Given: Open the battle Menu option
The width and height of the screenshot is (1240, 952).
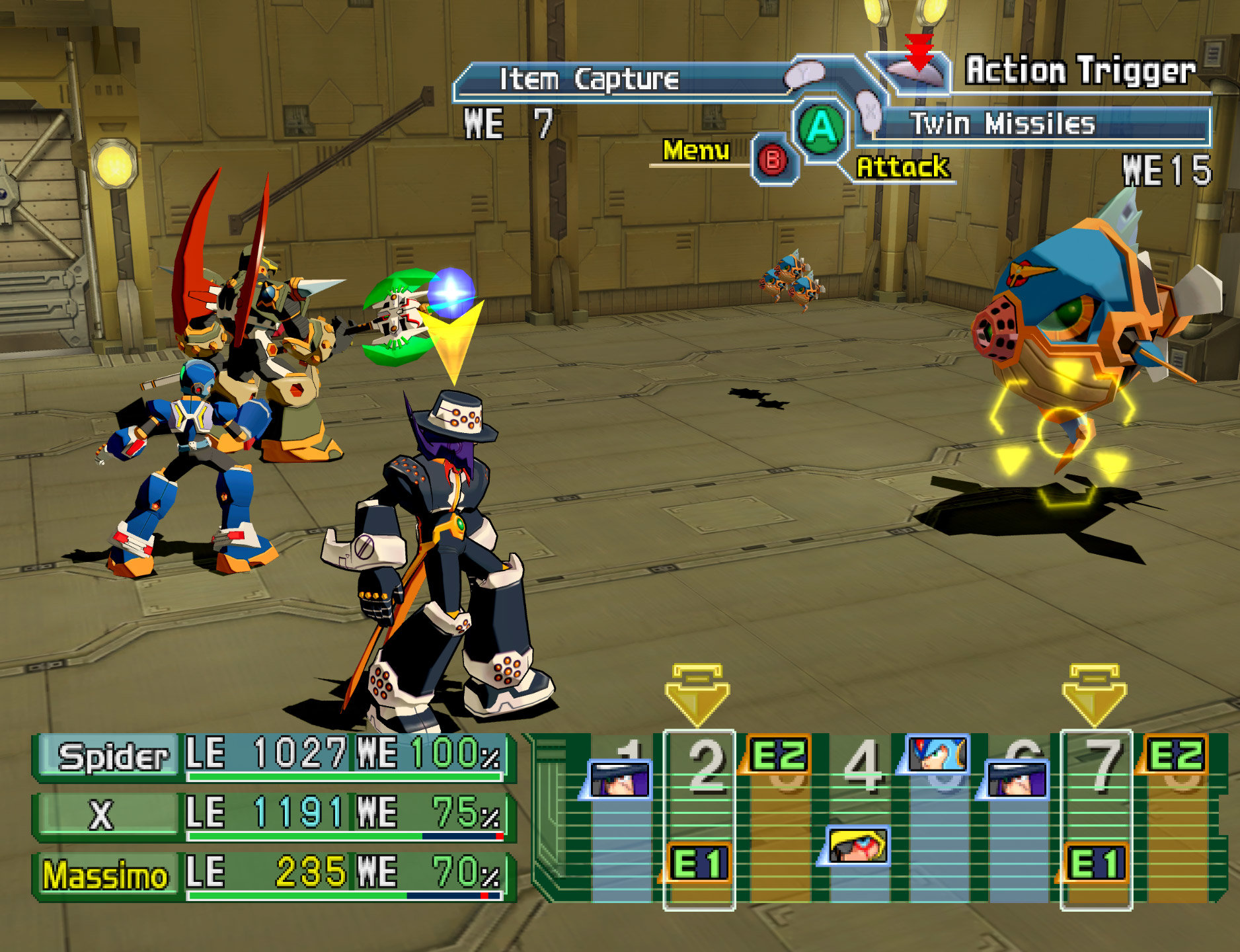Looking at the screenshot, I should coord(696,151).
